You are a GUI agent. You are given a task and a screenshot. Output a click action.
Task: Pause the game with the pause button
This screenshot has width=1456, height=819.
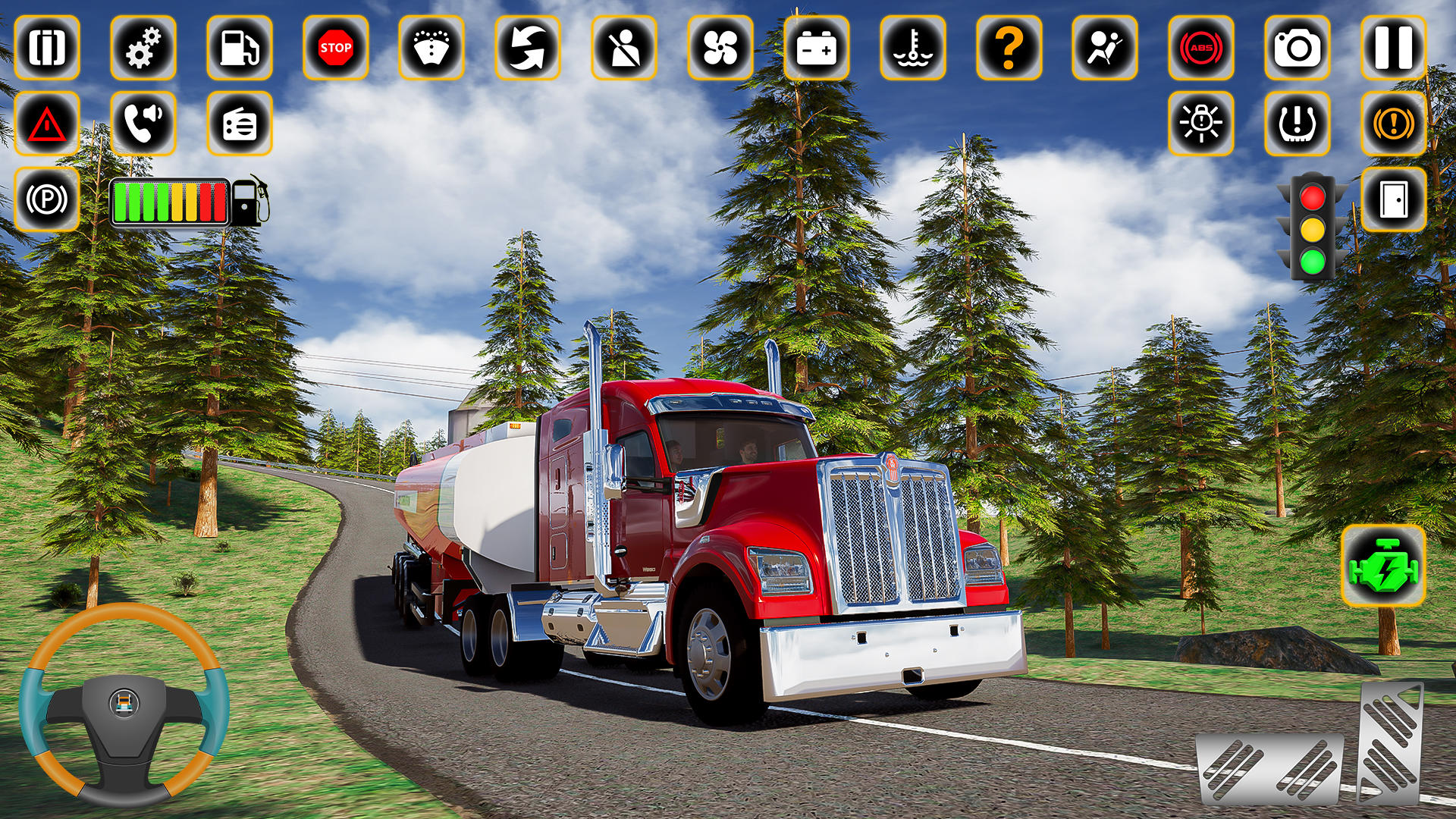click(x=1393, y=48)
